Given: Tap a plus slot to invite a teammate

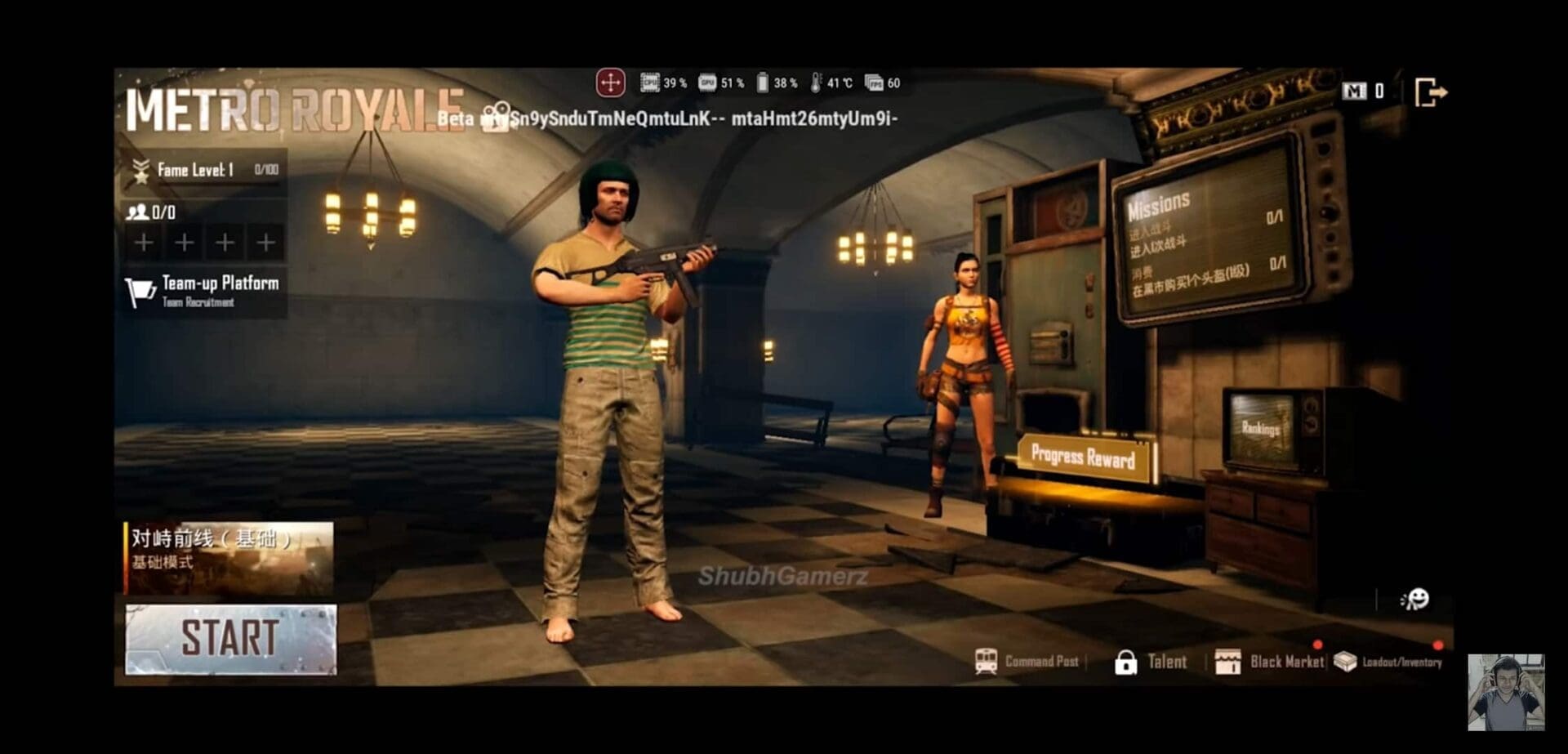Looking at the screenshot, I should (144, 243).
